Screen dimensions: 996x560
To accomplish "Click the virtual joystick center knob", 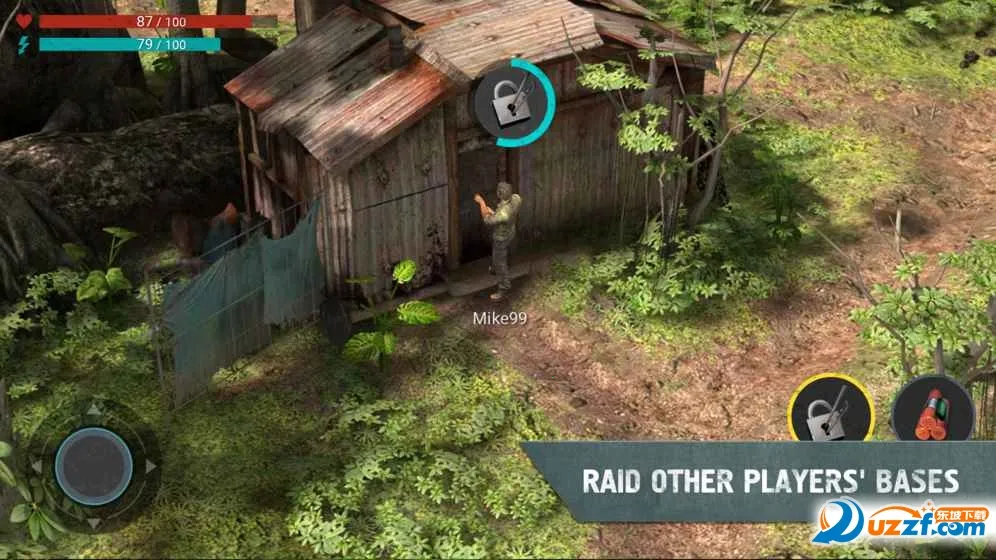I will (94, 466).
